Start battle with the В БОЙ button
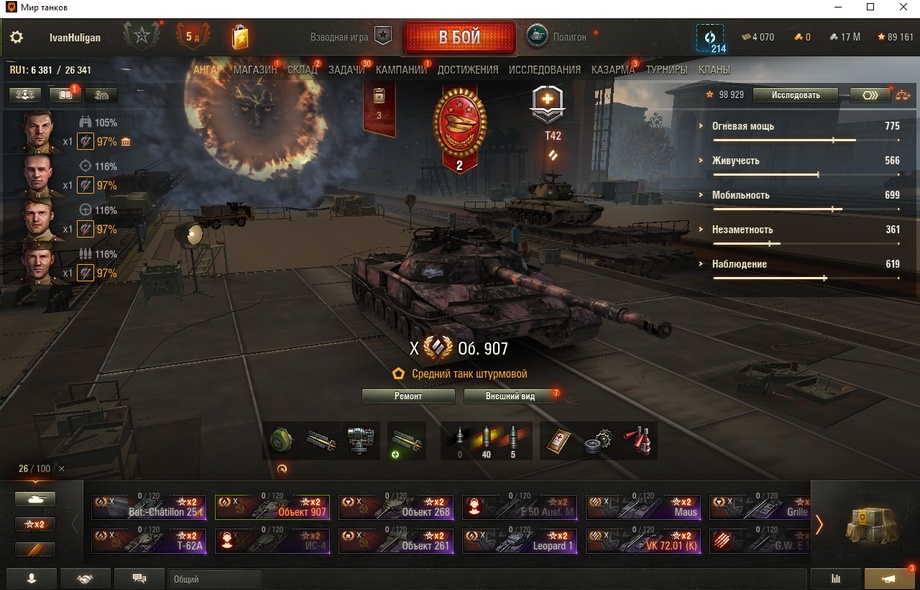Image resolution: width=920 pixels, height=590 pixels. [459, 38]
